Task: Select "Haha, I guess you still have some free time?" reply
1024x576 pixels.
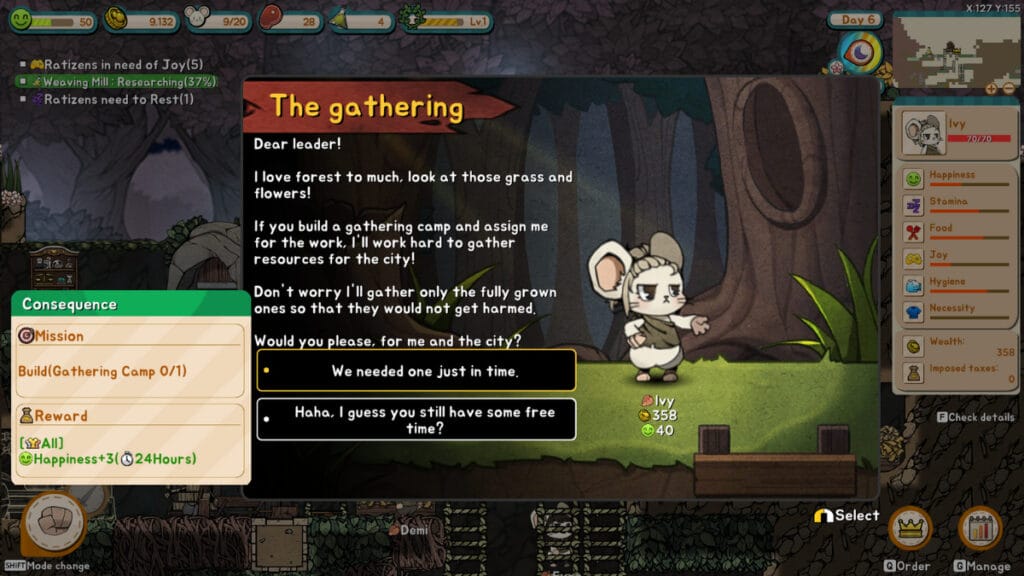Action: [416, 419]
